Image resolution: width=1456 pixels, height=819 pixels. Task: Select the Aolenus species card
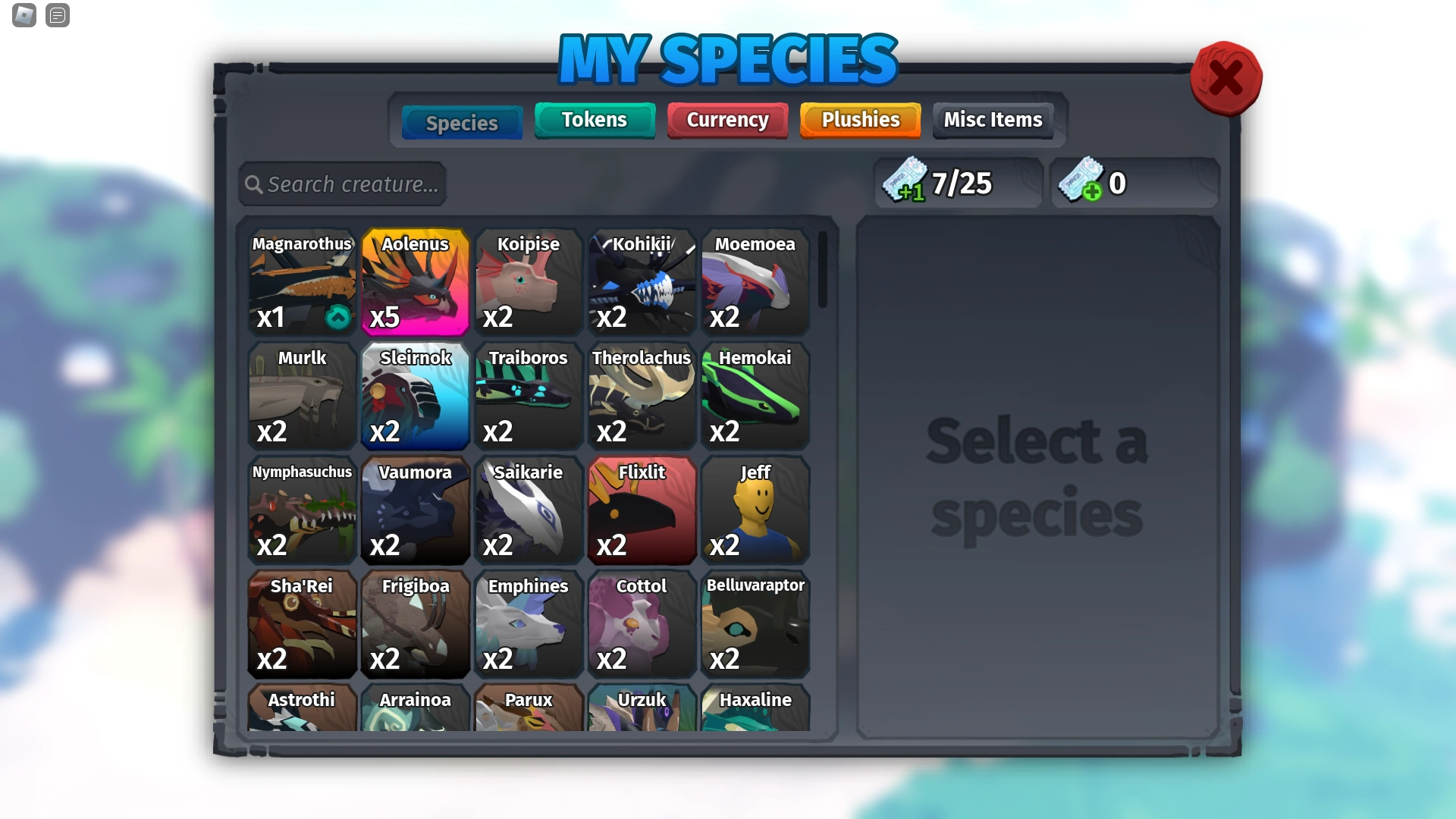pyautogui.click(x=415, y=282)
